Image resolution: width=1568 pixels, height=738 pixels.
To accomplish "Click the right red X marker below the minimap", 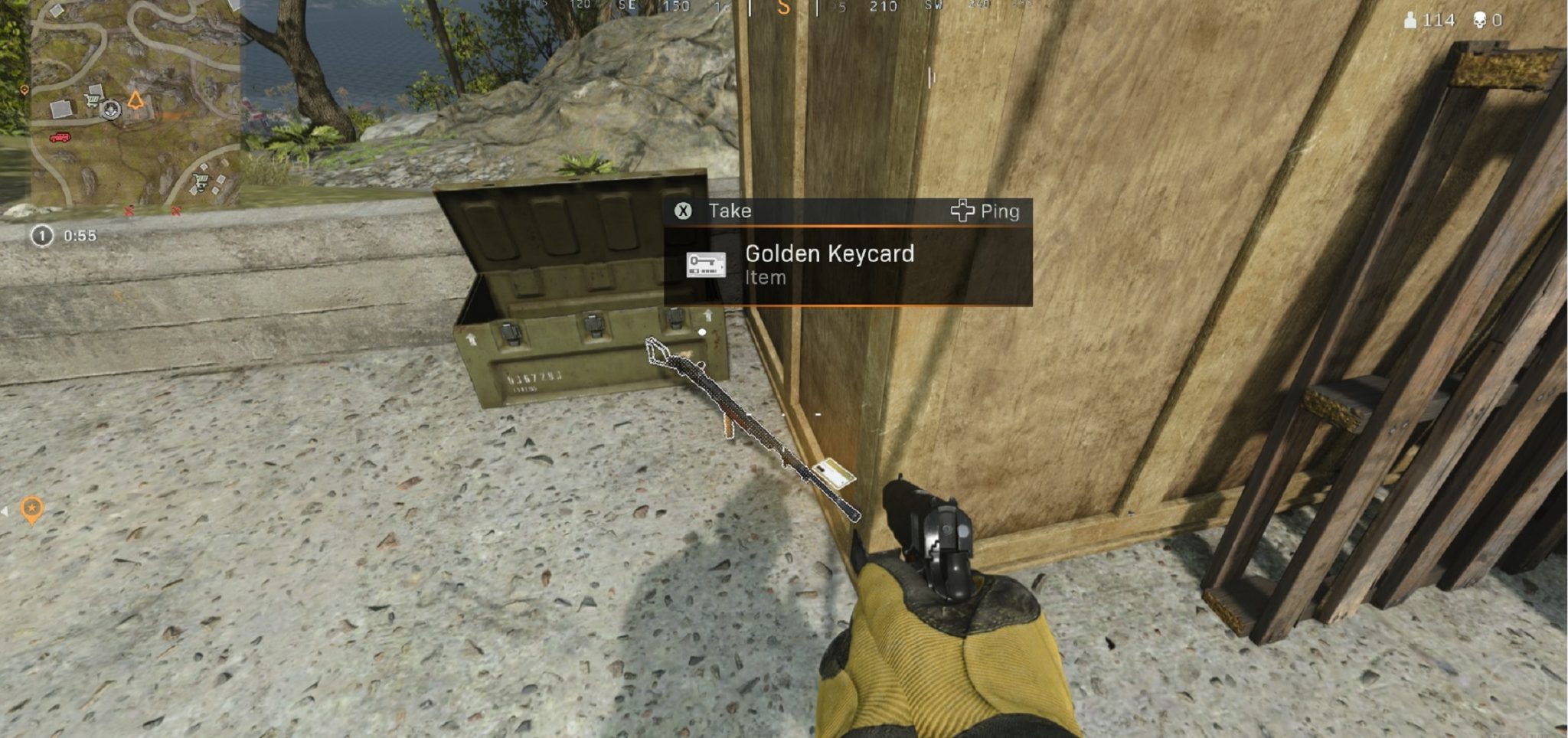I will tap(175, 211).
